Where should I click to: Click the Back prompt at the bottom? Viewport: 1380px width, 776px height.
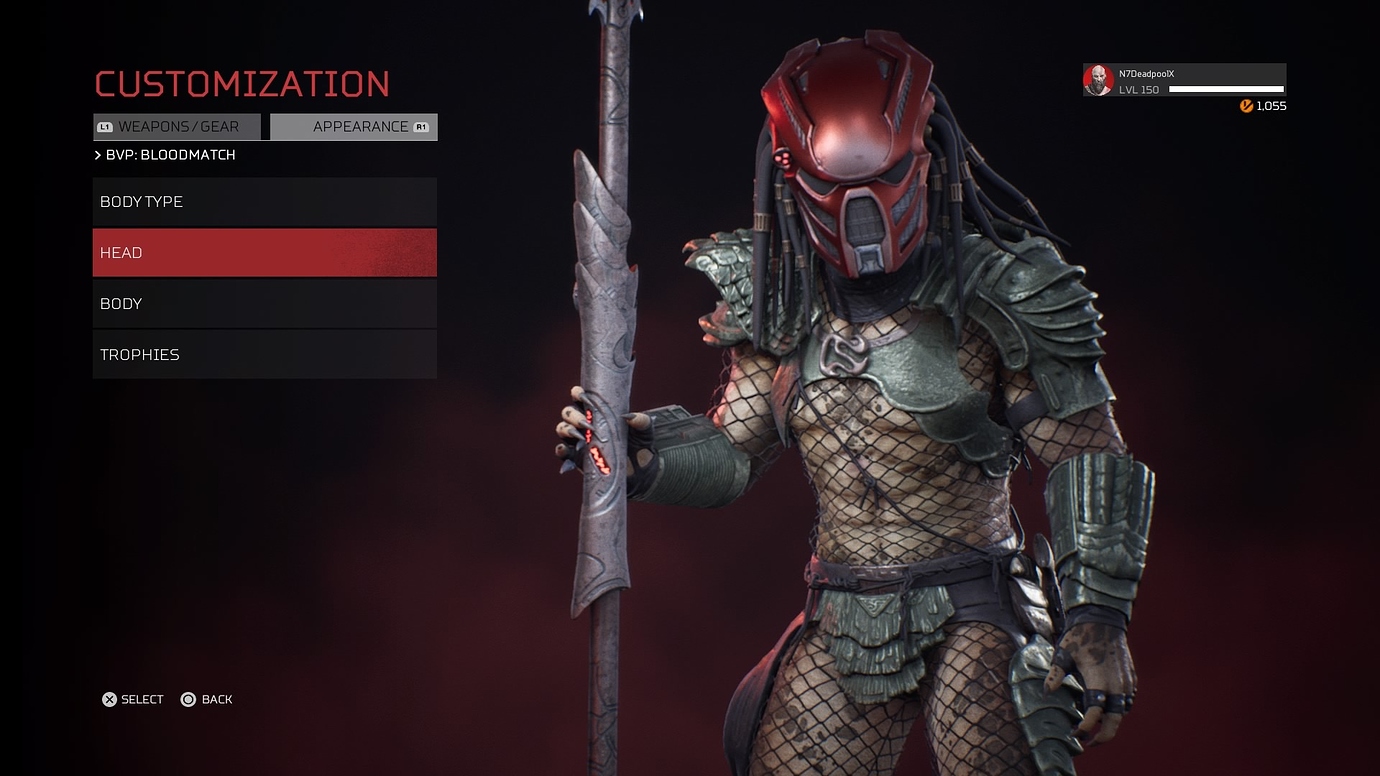point(215,699)
